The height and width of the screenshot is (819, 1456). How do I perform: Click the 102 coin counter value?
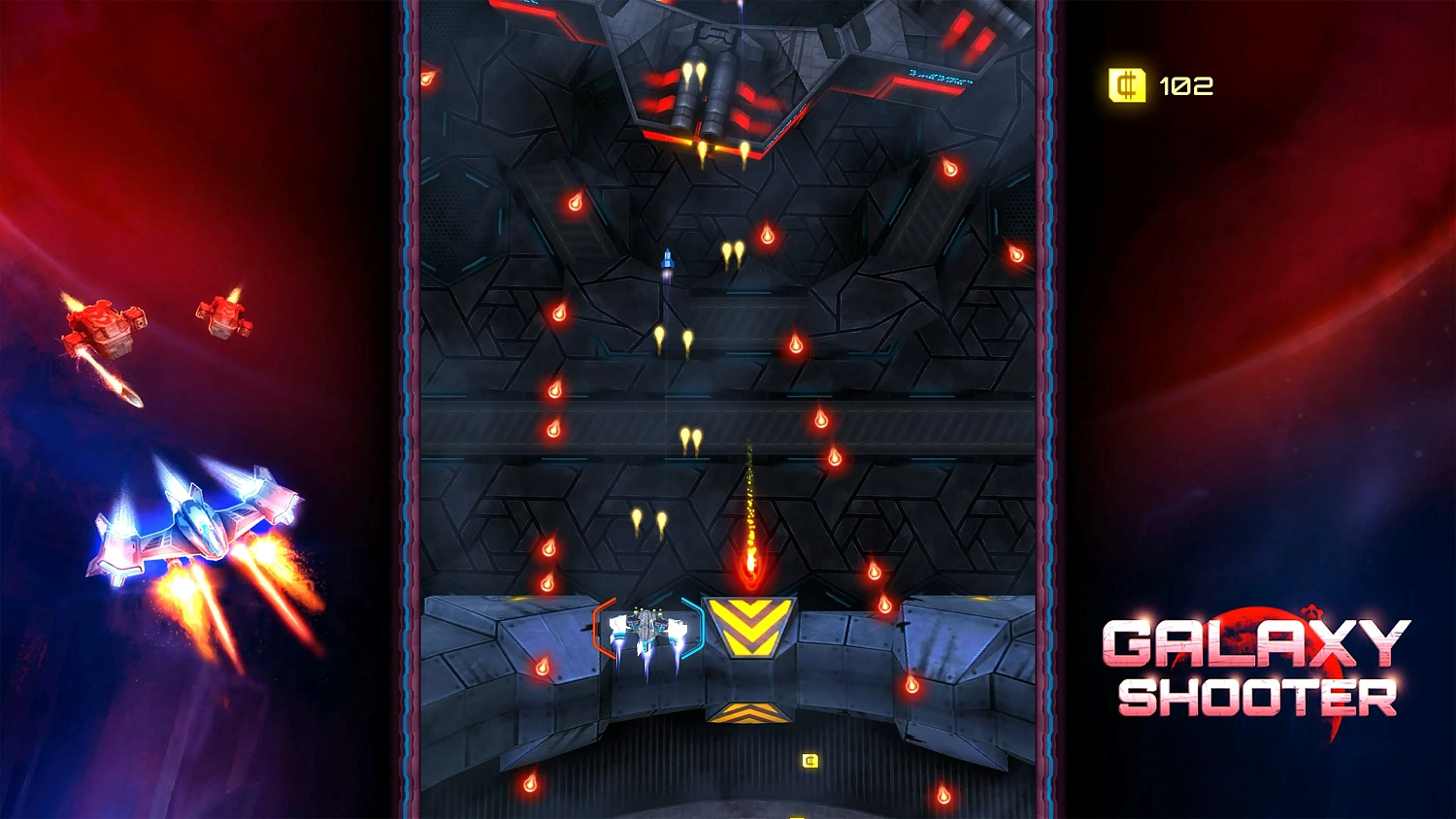tap(1187, 84)
